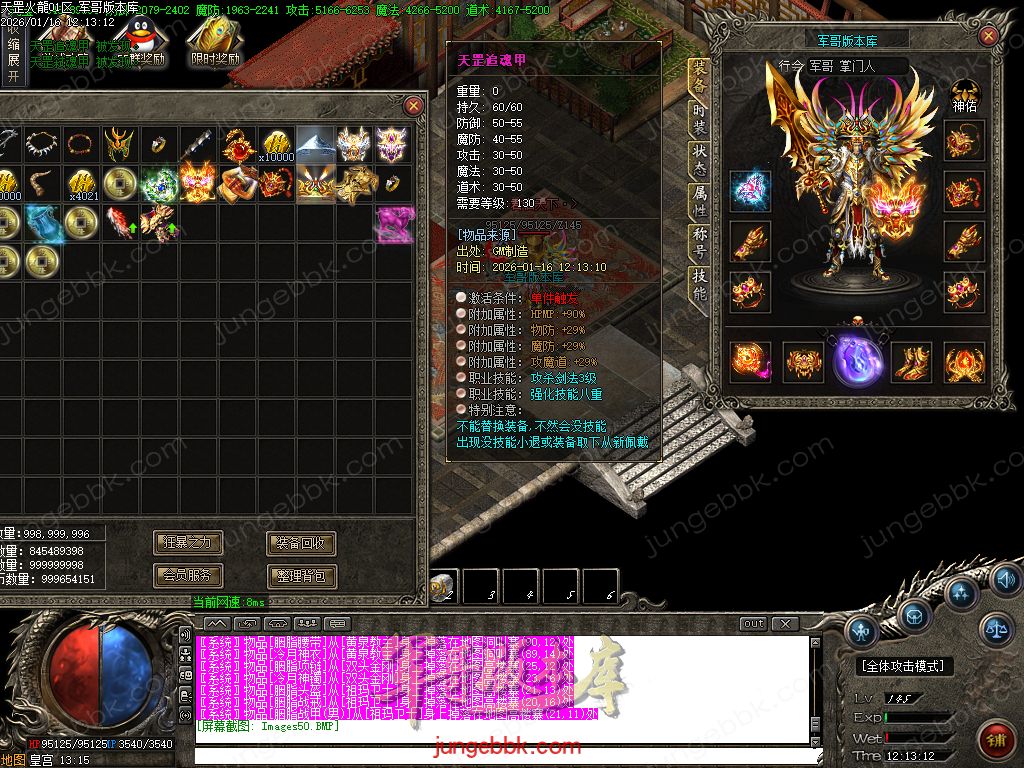
Task: Open the red 铺 shop button
Action: pyautogui.click(x=996, y=741)
